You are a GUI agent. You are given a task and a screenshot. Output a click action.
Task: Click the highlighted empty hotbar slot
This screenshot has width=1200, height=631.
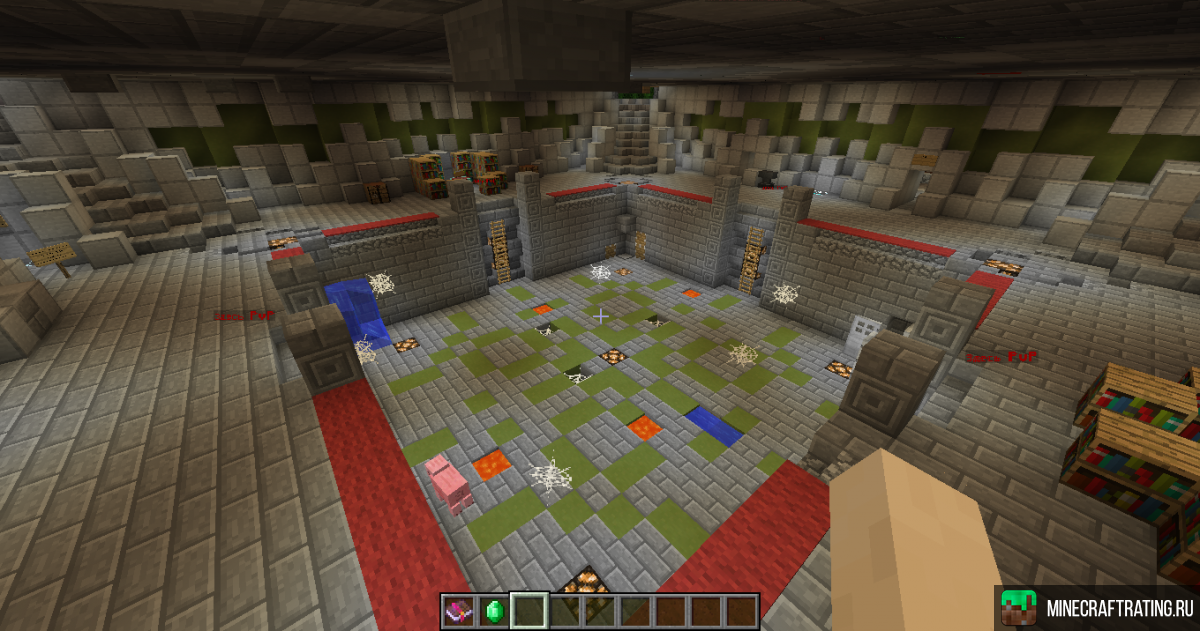click(x=528, y=610)
